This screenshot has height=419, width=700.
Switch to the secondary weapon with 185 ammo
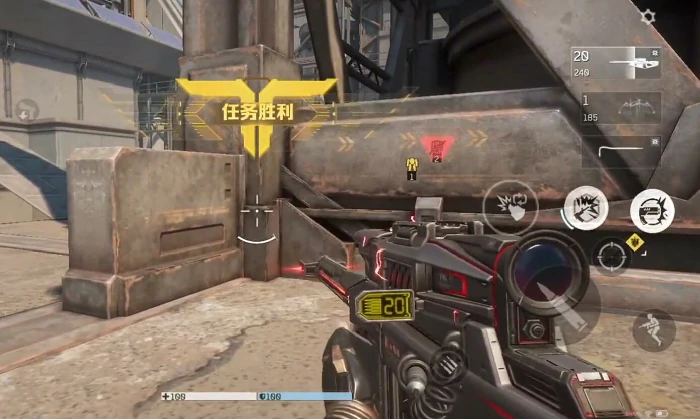click(x=616, y=108)
